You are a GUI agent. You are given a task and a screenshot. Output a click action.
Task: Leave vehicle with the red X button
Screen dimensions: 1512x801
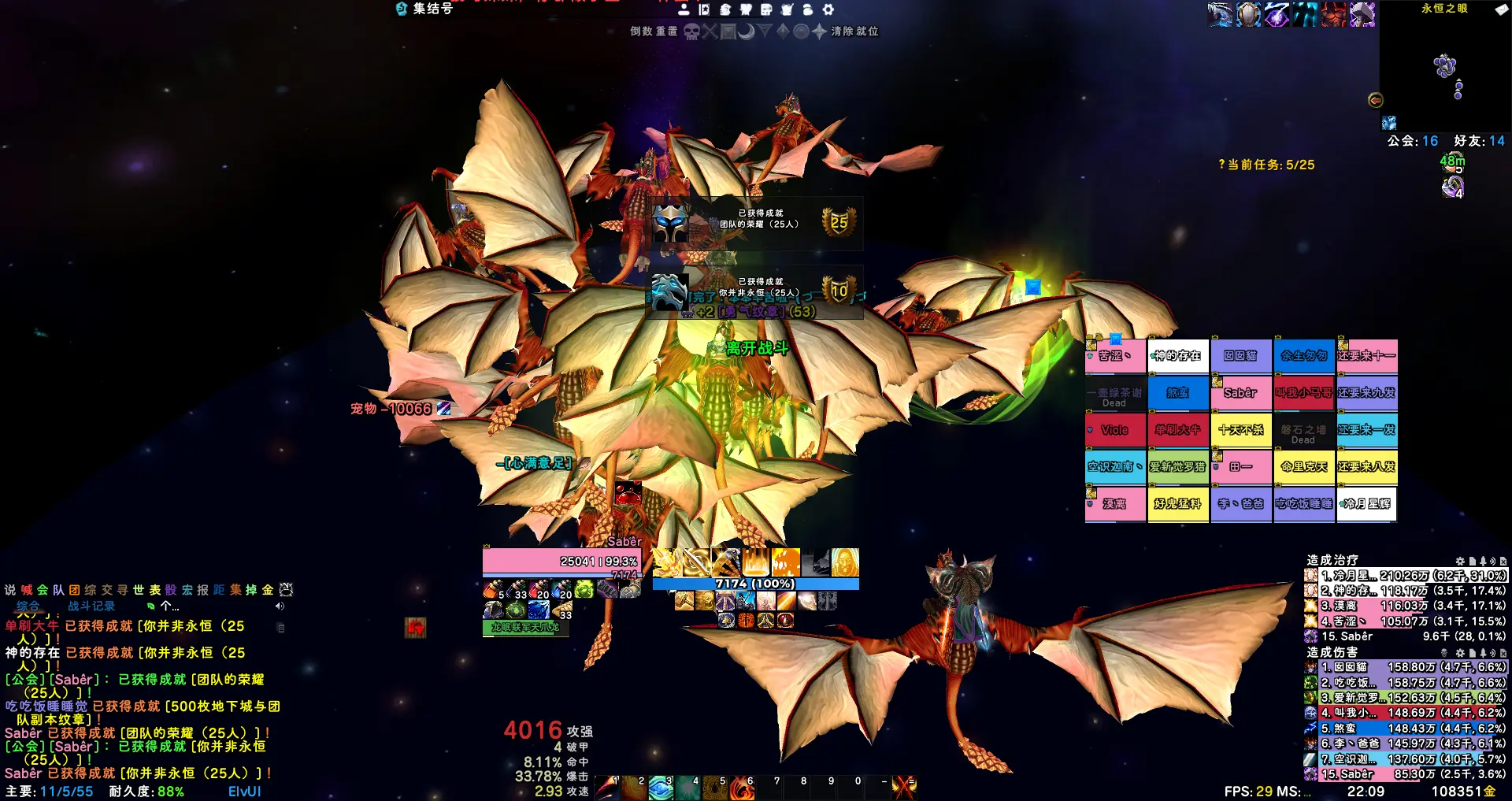point(904,787)
